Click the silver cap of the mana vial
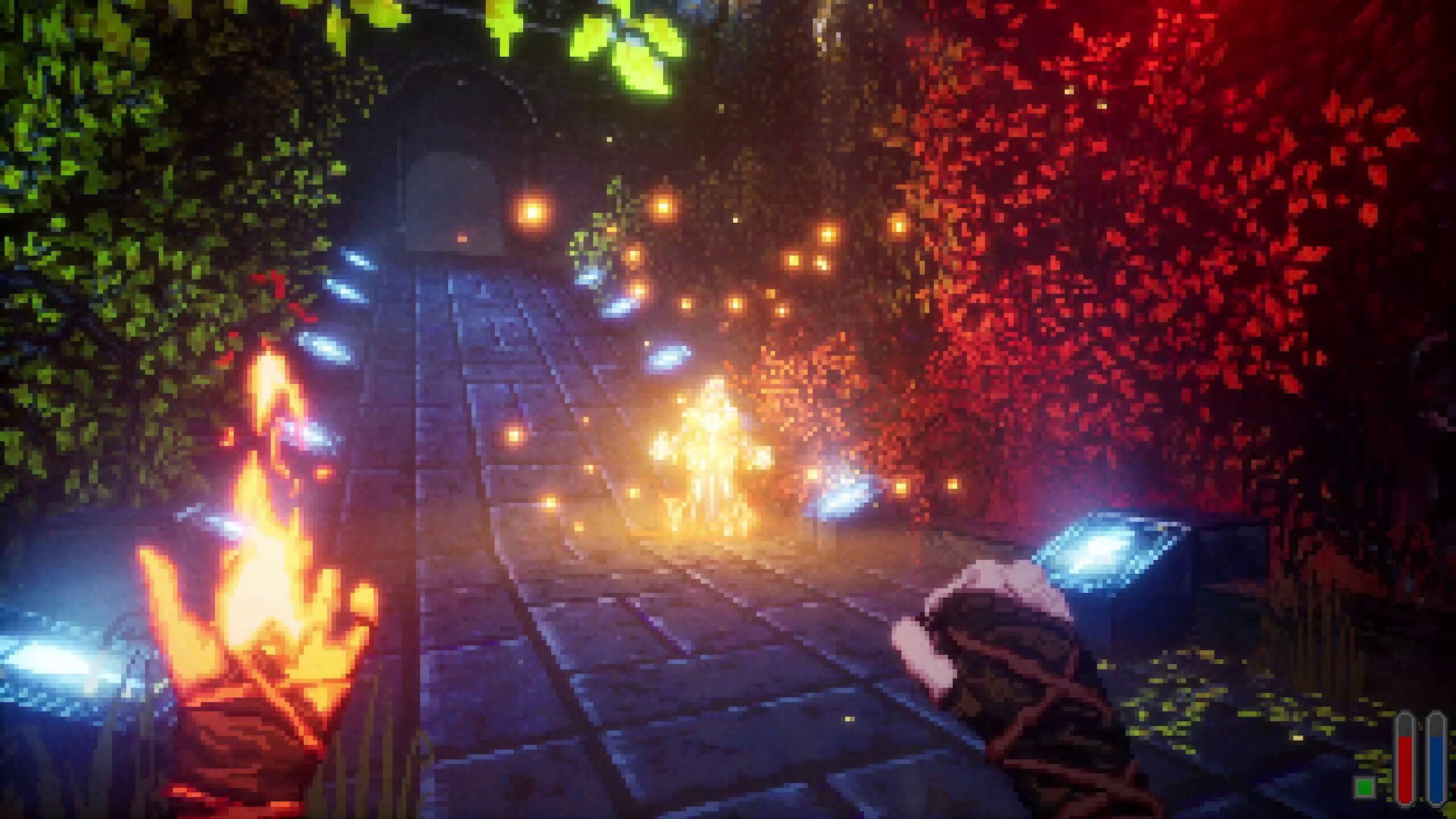 tap(1437, 712)
